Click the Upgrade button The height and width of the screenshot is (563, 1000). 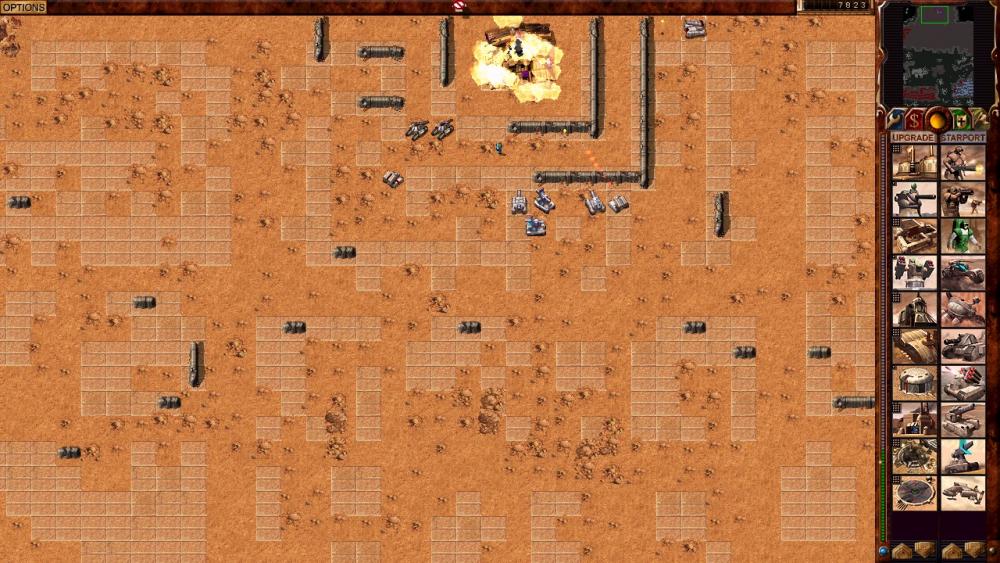pos(913,138)
